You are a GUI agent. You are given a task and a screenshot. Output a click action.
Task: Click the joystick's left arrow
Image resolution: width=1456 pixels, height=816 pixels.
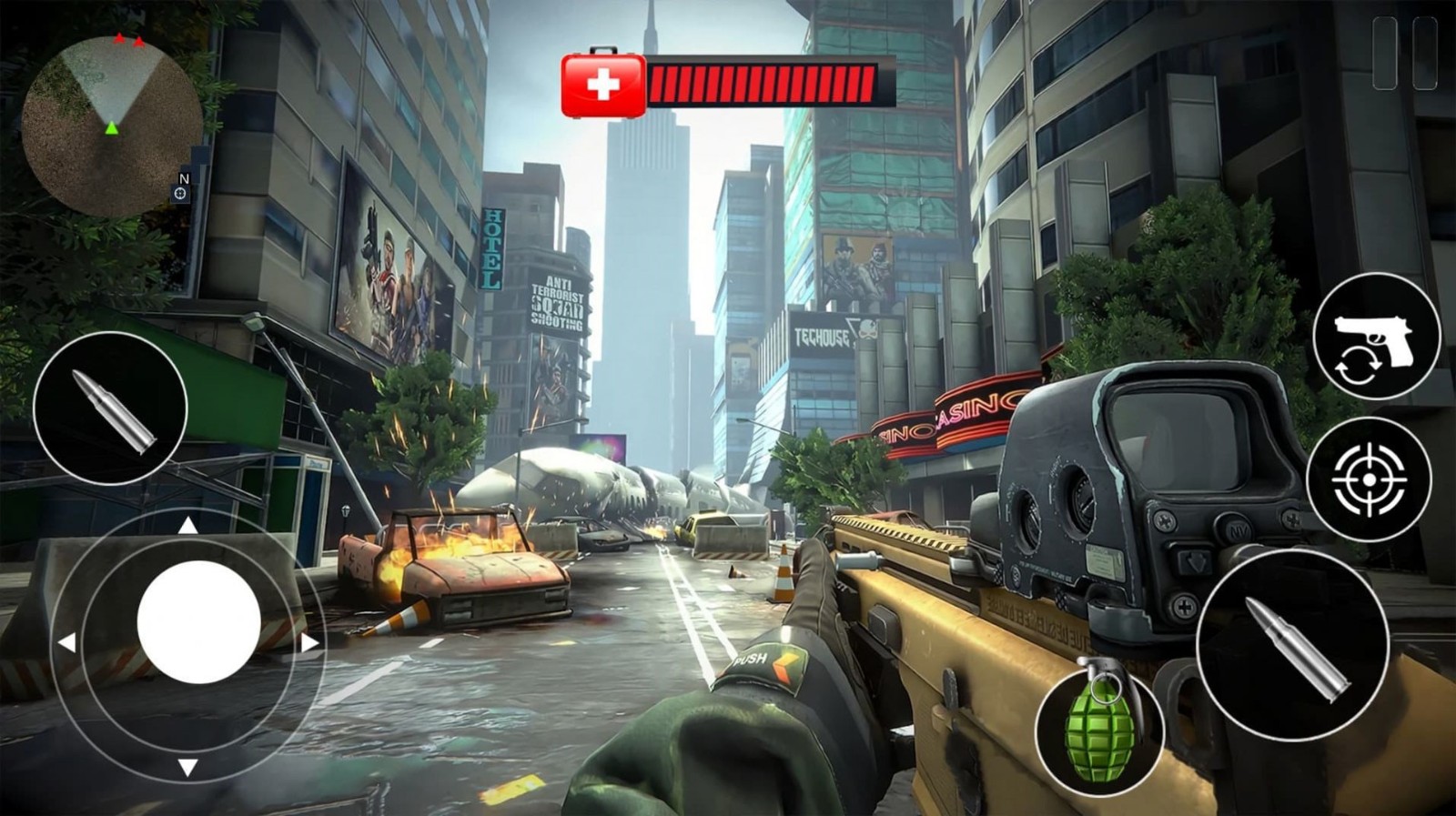66,643
